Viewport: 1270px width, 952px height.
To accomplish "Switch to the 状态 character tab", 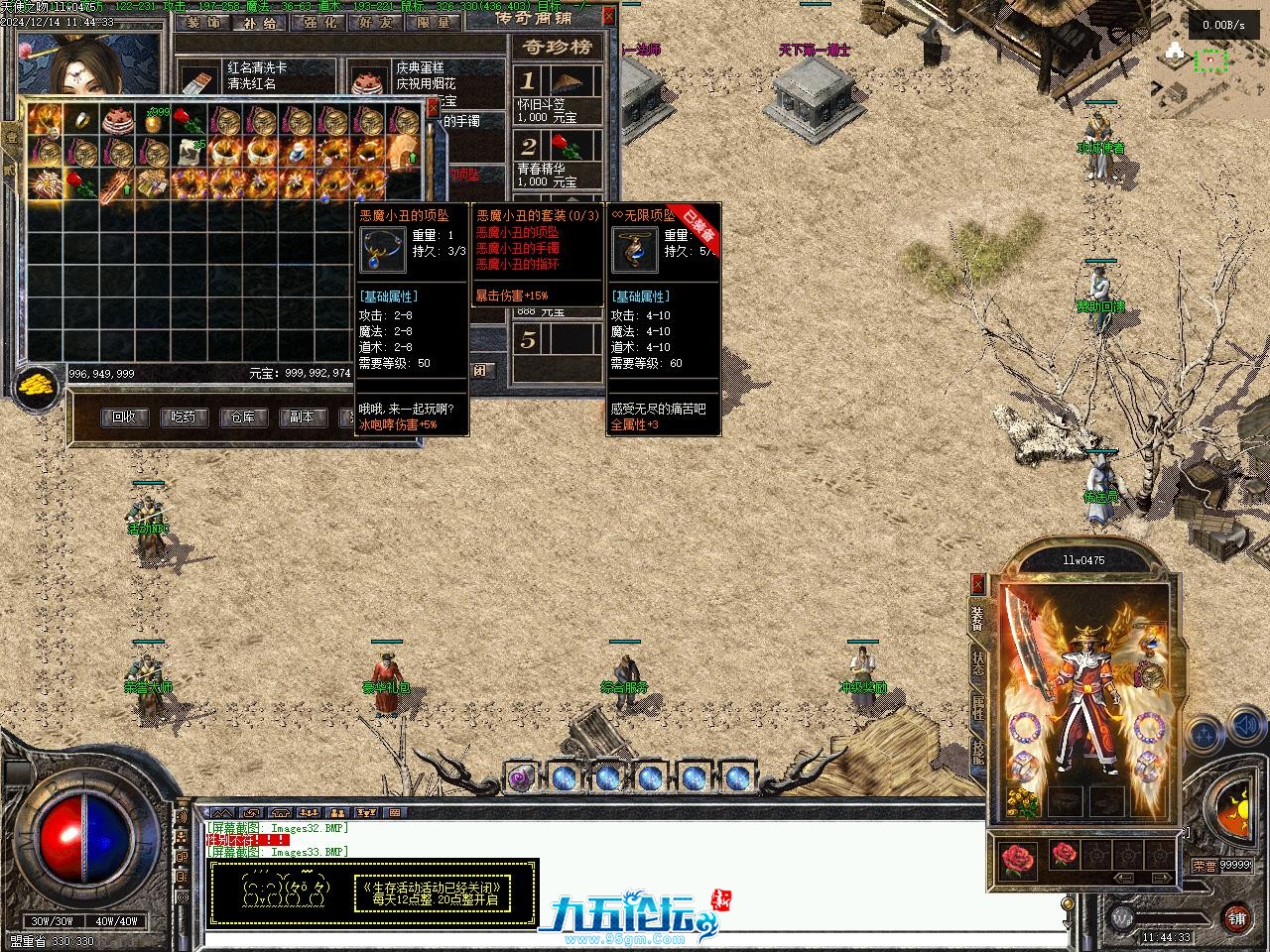I will [978, 663].
